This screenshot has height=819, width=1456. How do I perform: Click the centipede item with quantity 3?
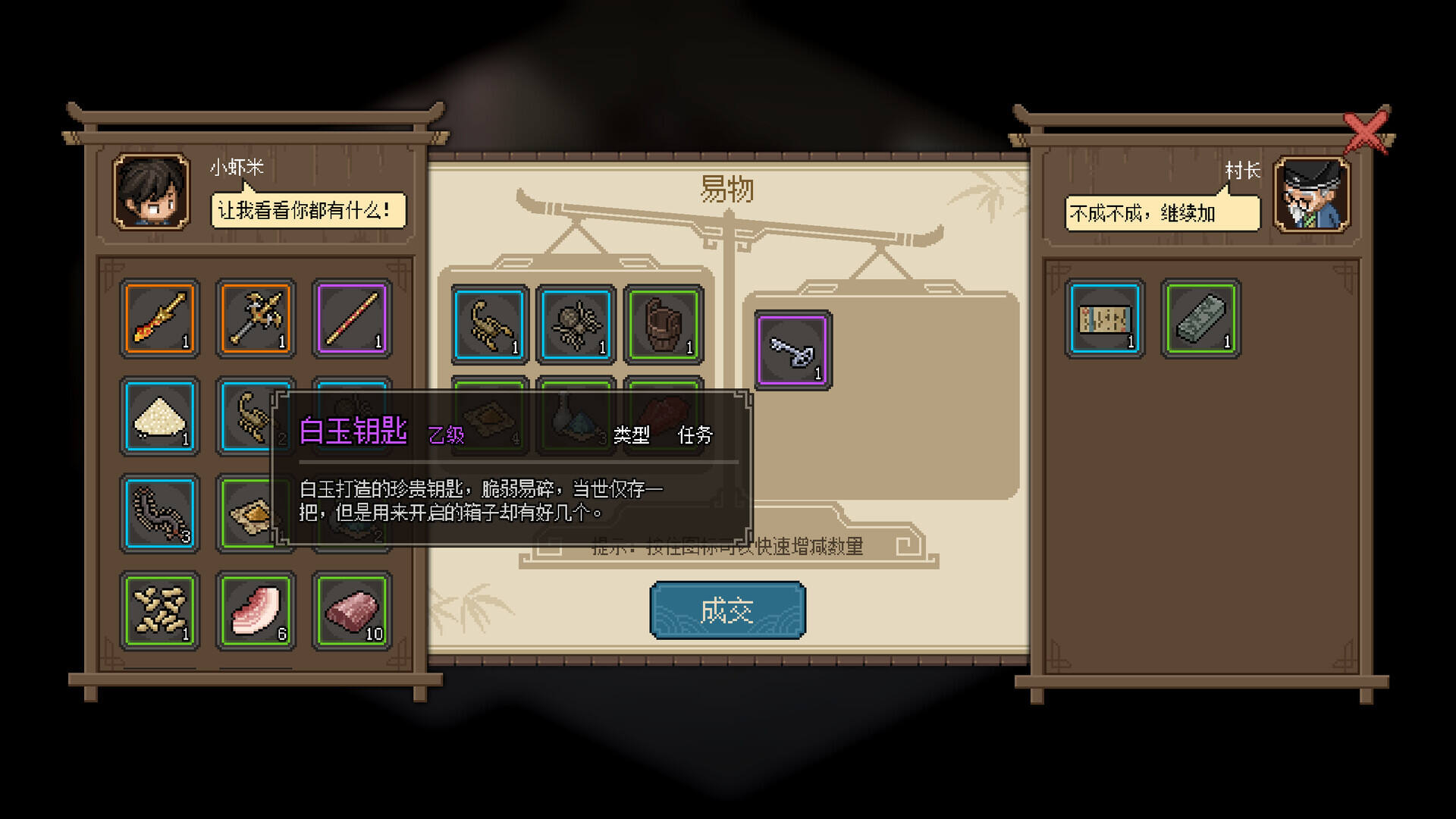click(158, 513)
